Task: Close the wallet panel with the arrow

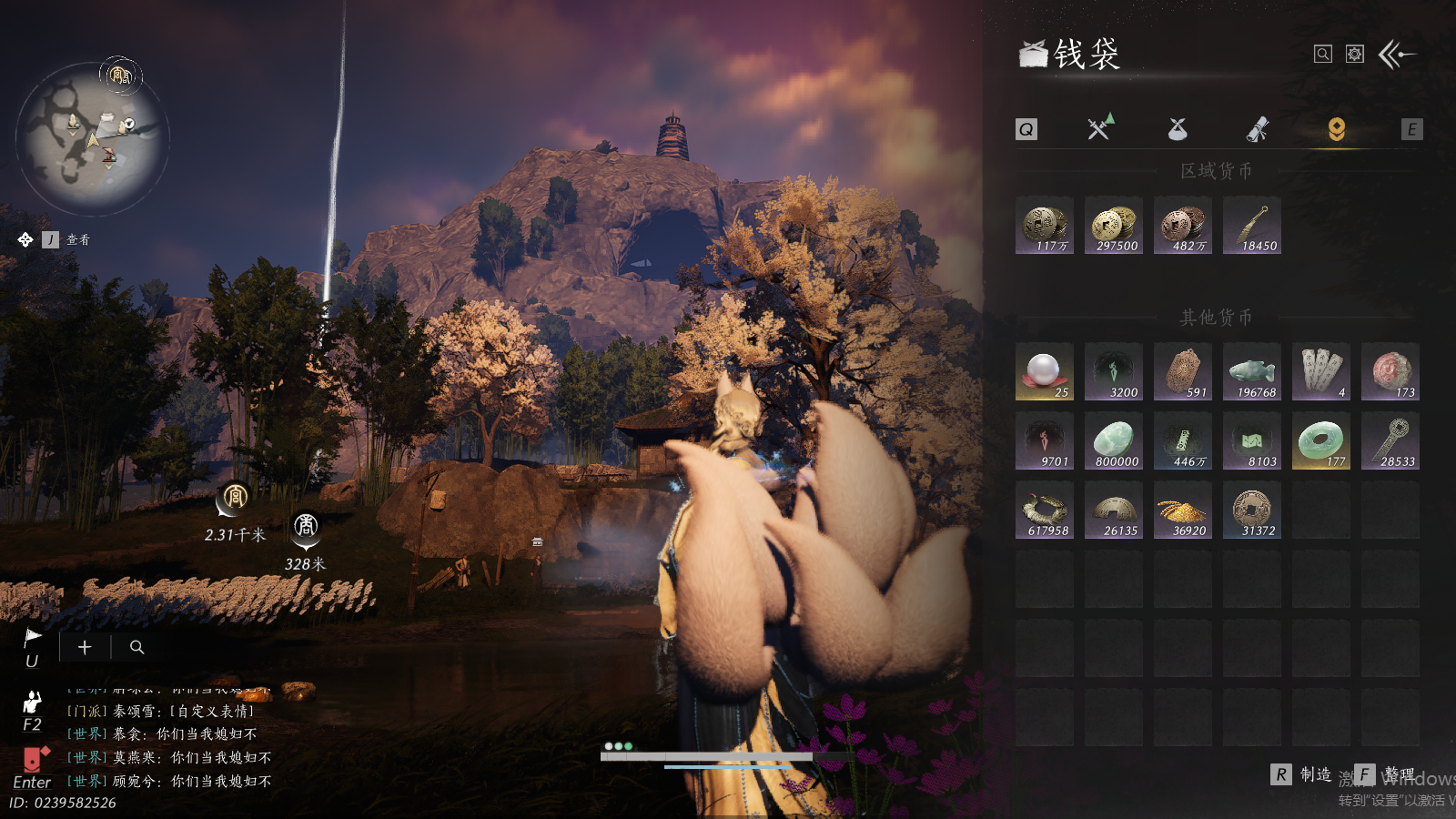Action: pos(1397,55)
